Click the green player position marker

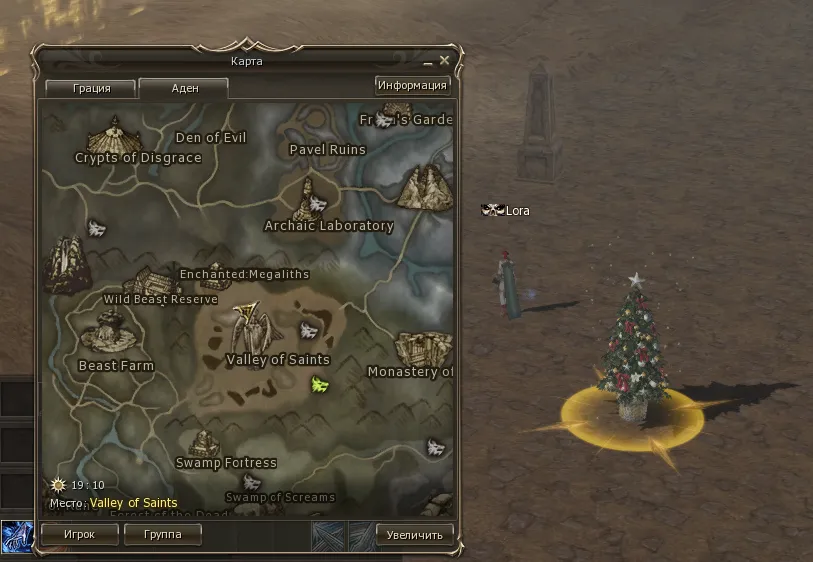[x=320, y=384]
